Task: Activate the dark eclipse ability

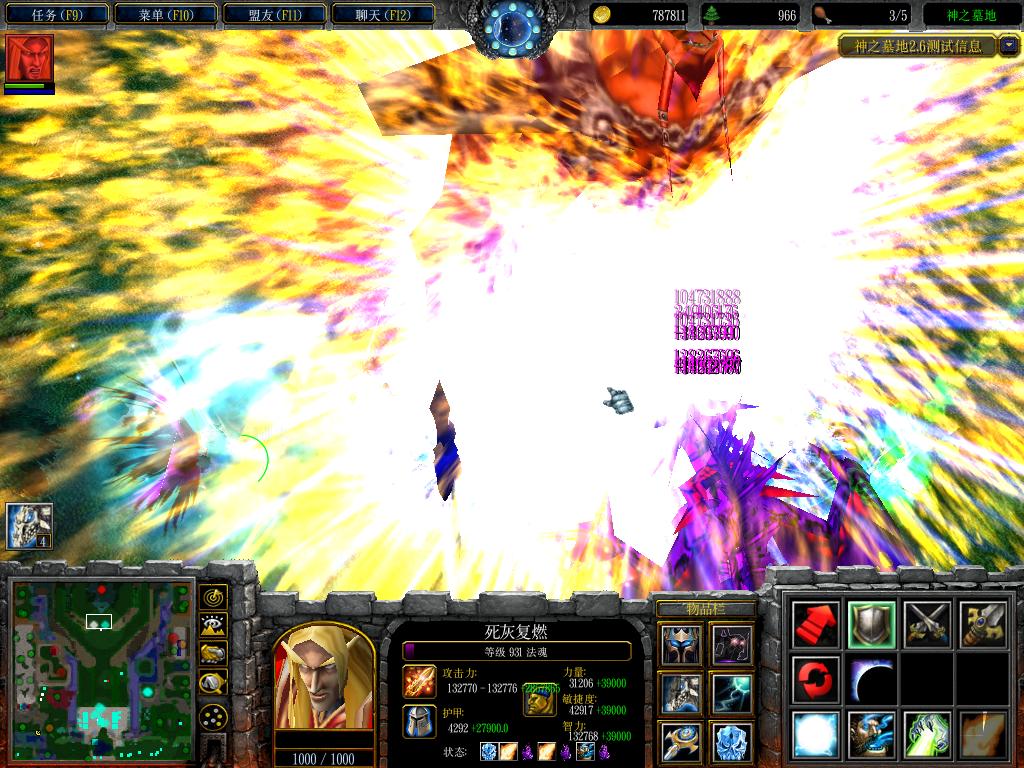Action: pyautogui.click(x=870, y=680)
